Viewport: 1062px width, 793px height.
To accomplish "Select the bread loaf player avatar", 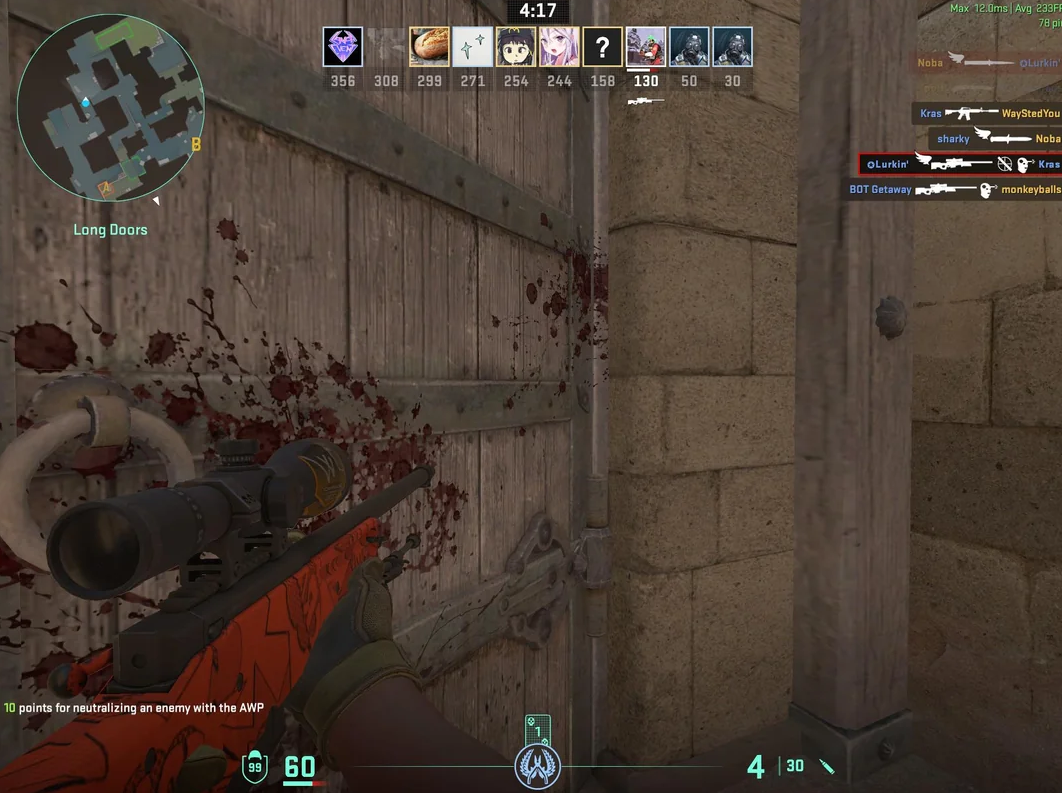I will click(x=429, y=47).
